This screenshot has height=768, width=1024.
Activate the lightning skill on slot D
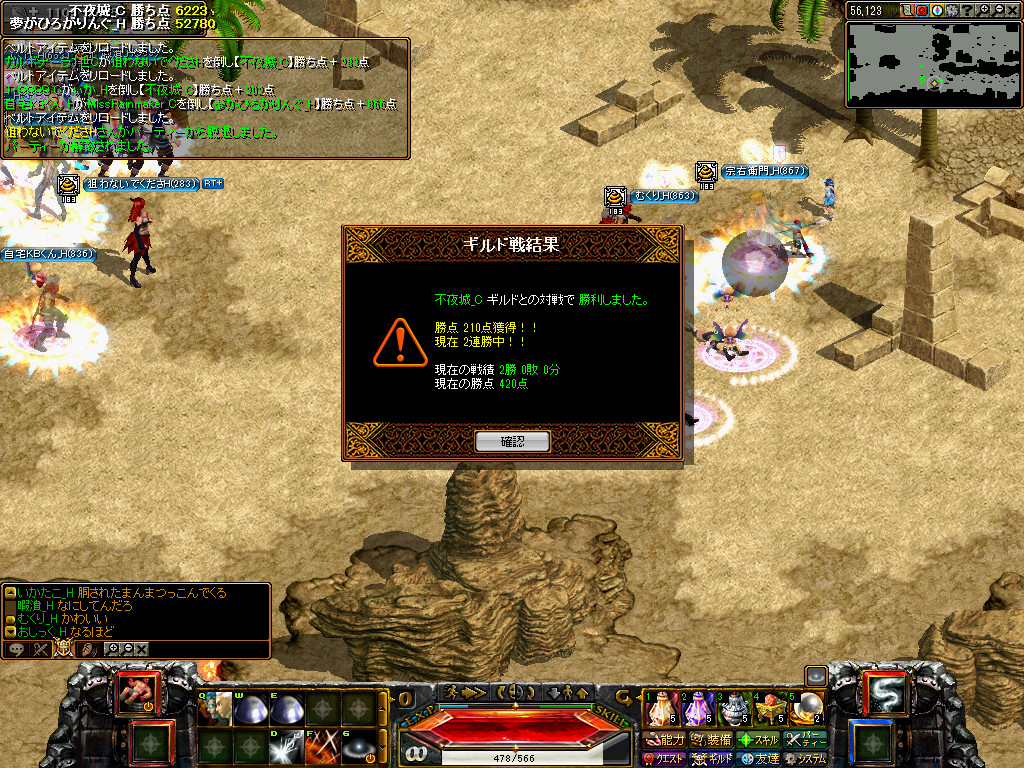point(285,747)
